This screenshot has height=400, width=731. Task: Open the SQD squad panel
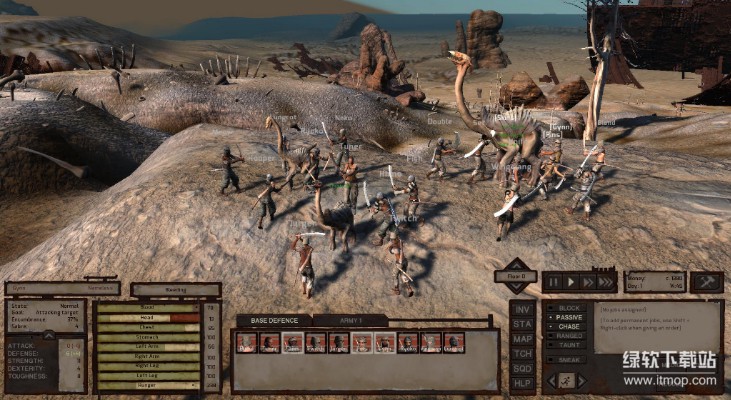522,368
